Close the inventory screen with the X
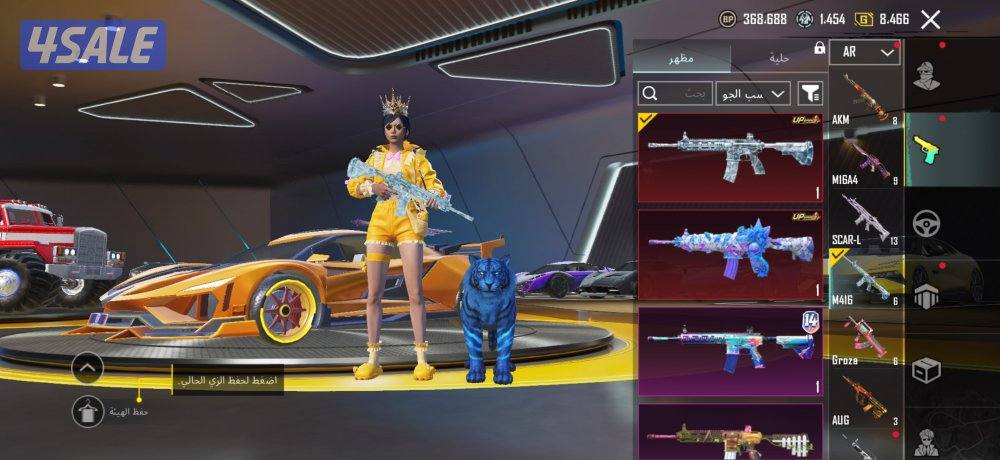The width and height of the screenshot is (1000, 460). tap(931, 19)
